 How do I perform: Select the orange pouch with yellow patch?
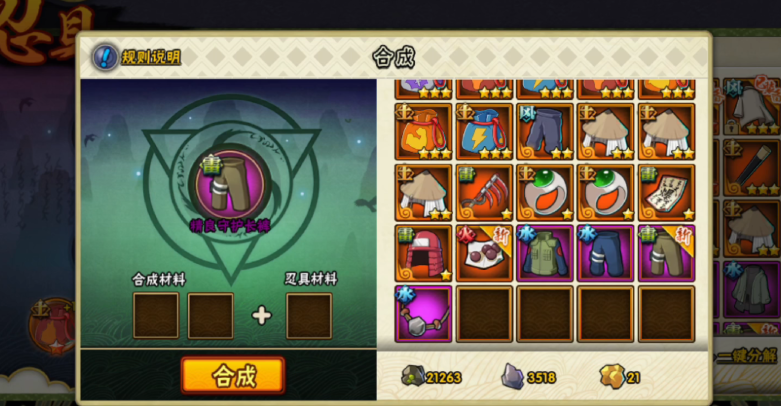coord(423,132)
